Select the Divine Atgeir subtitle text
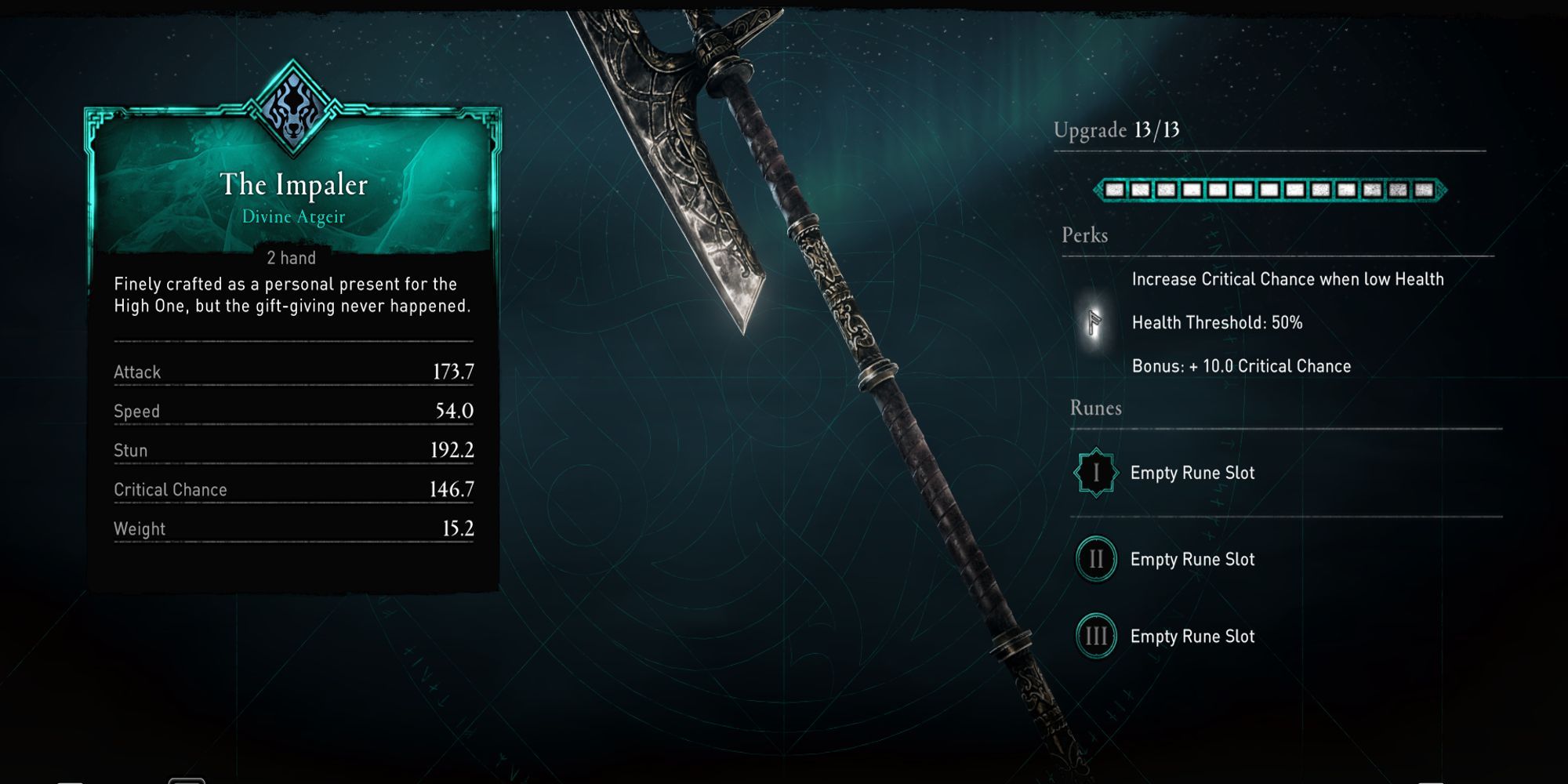The image size is (1568, 784). (292, 218)
